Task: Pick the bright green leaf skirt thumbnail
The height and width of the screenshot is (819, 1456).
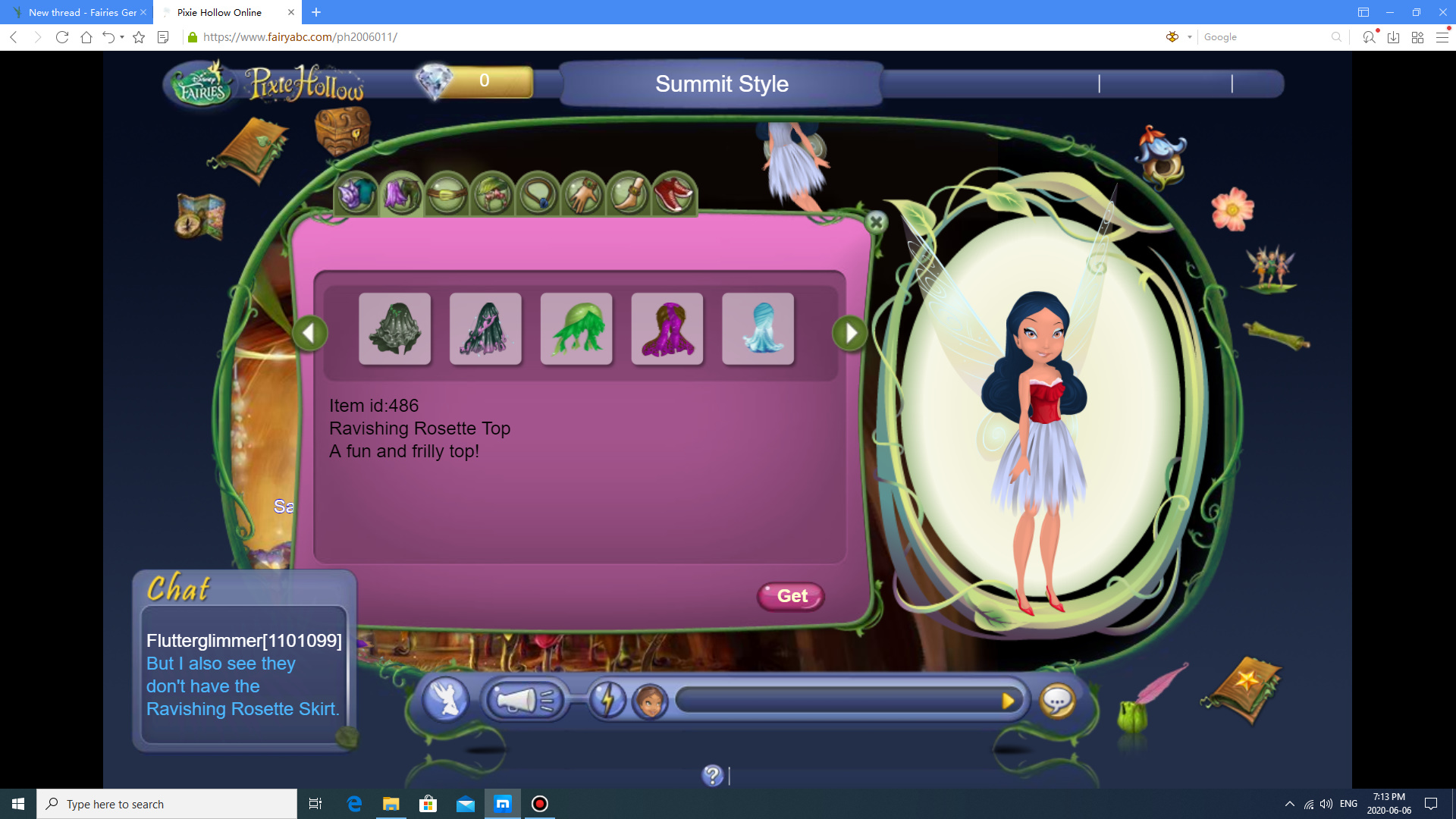Action: point(576,329)
